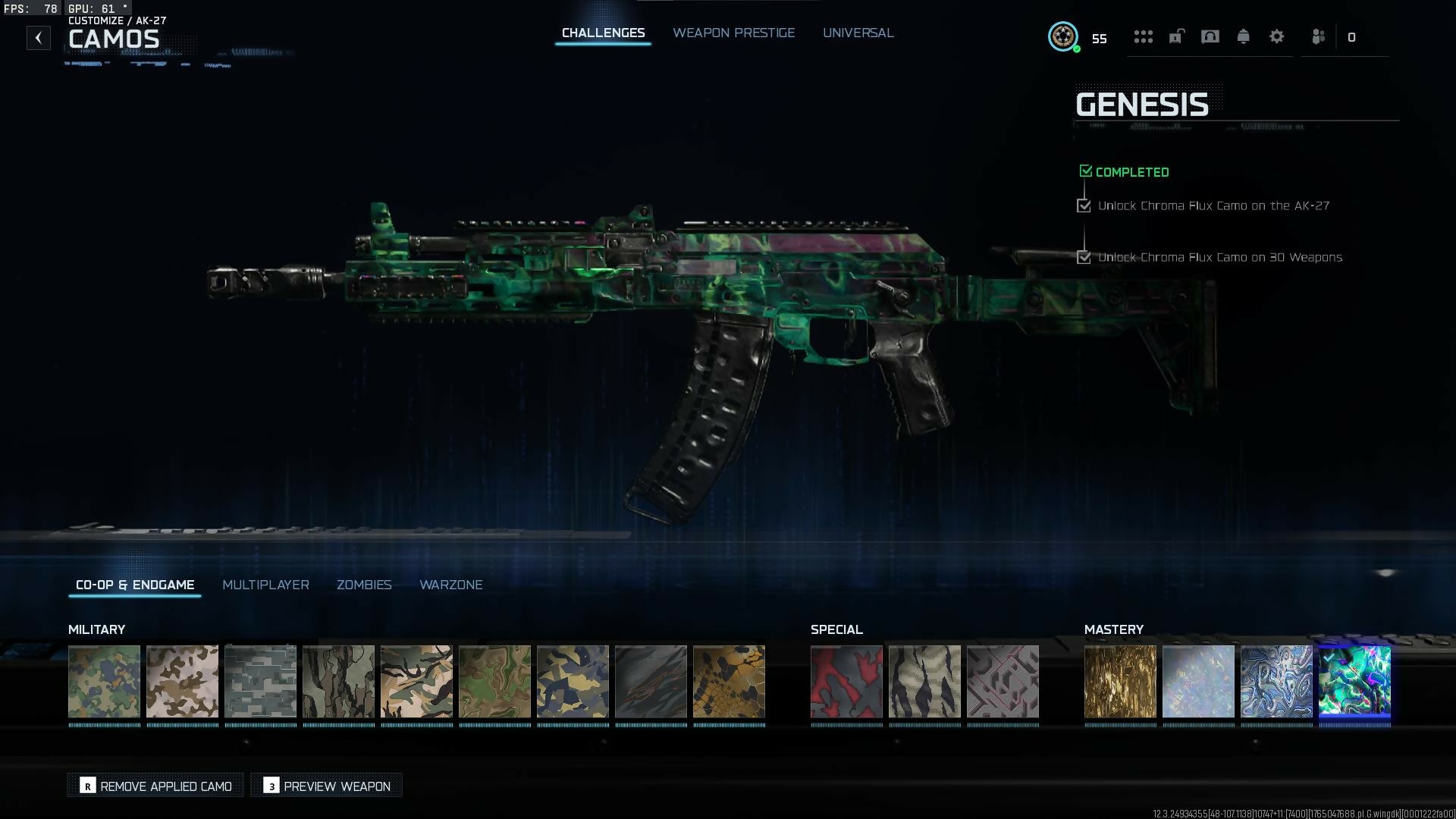Select the Co-op & Endgame category

click(135, 585)
